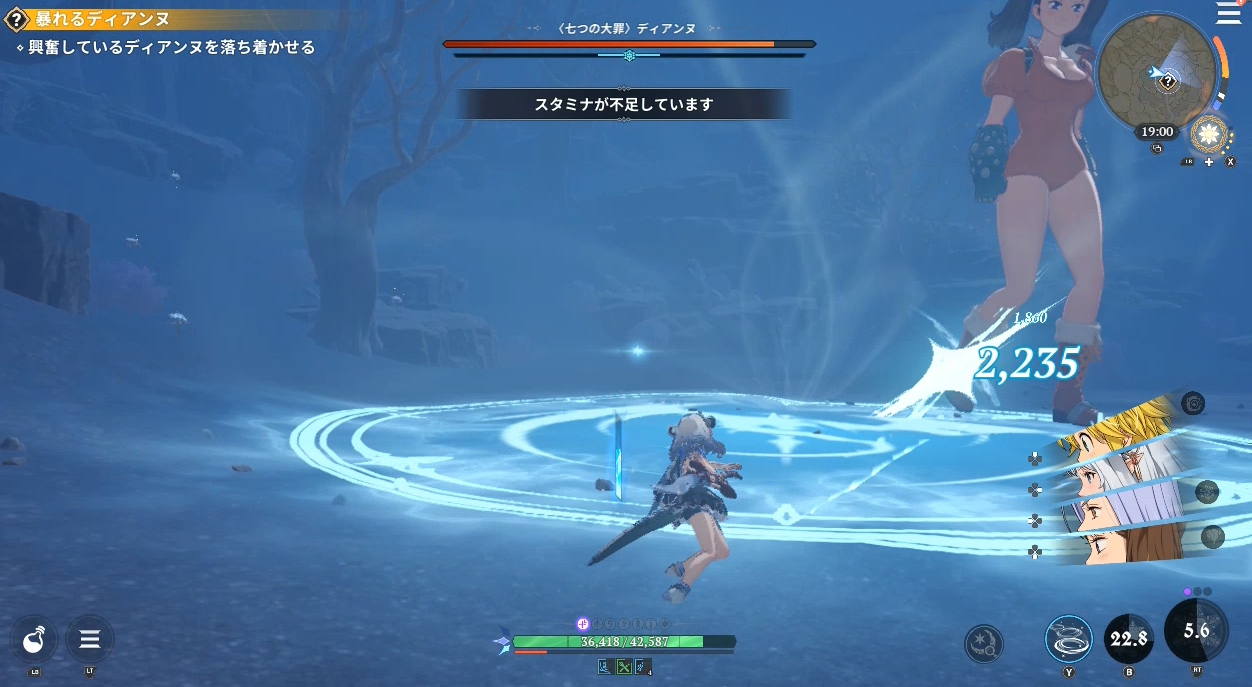Use the potion flask item button

34,639
